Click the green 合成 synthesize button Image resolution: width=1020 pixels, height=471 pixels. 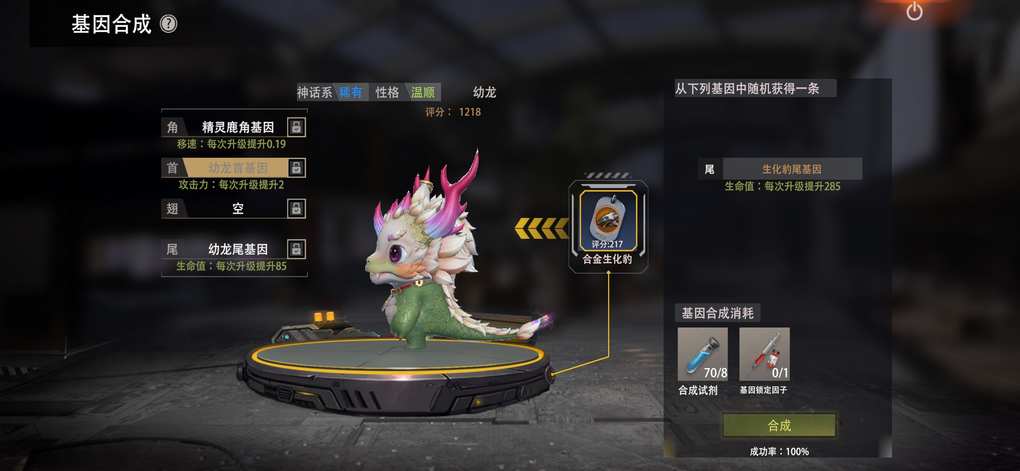click(x=779, y=425)
